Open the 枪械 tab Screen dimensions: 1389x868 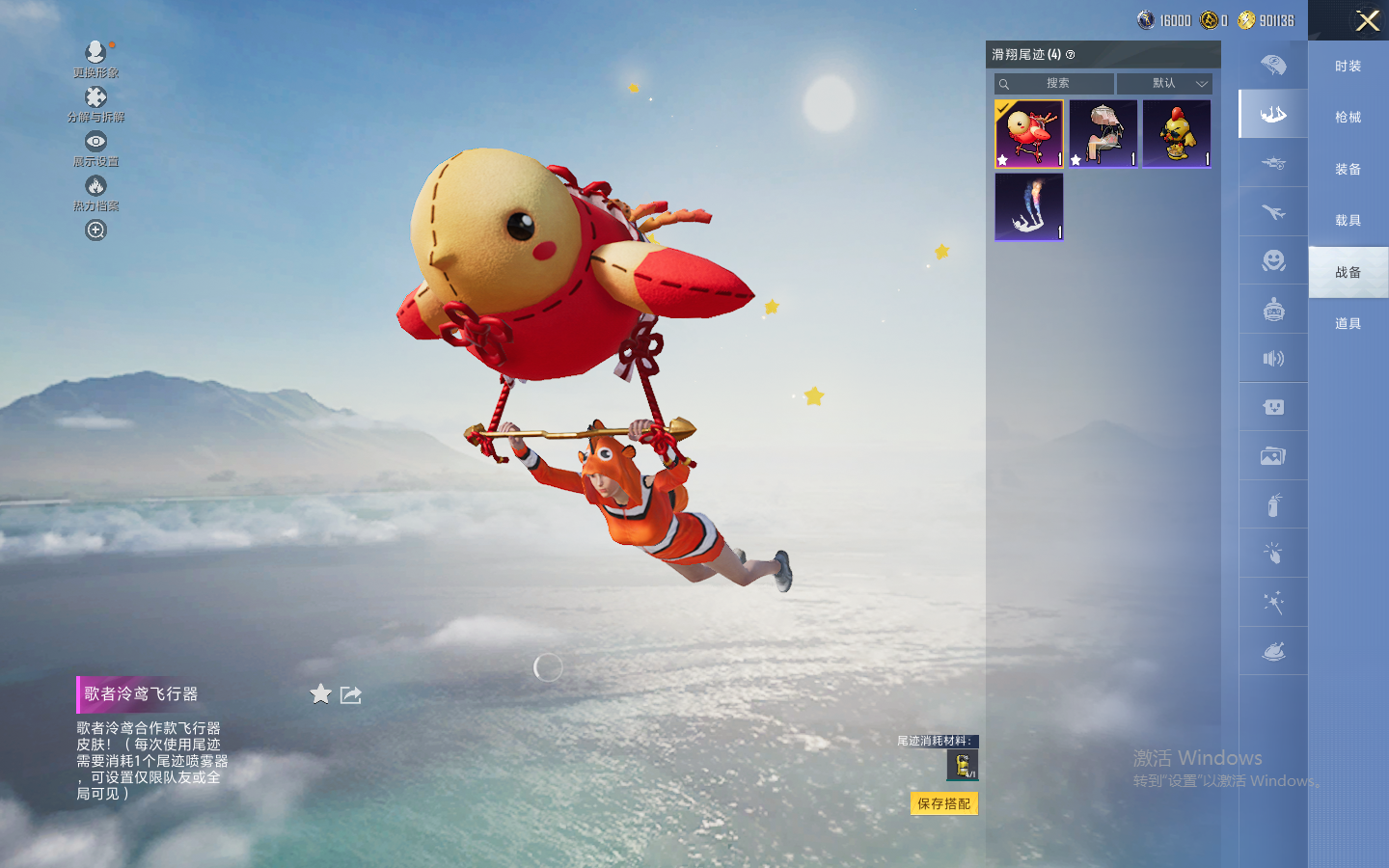pos(1348,118)
